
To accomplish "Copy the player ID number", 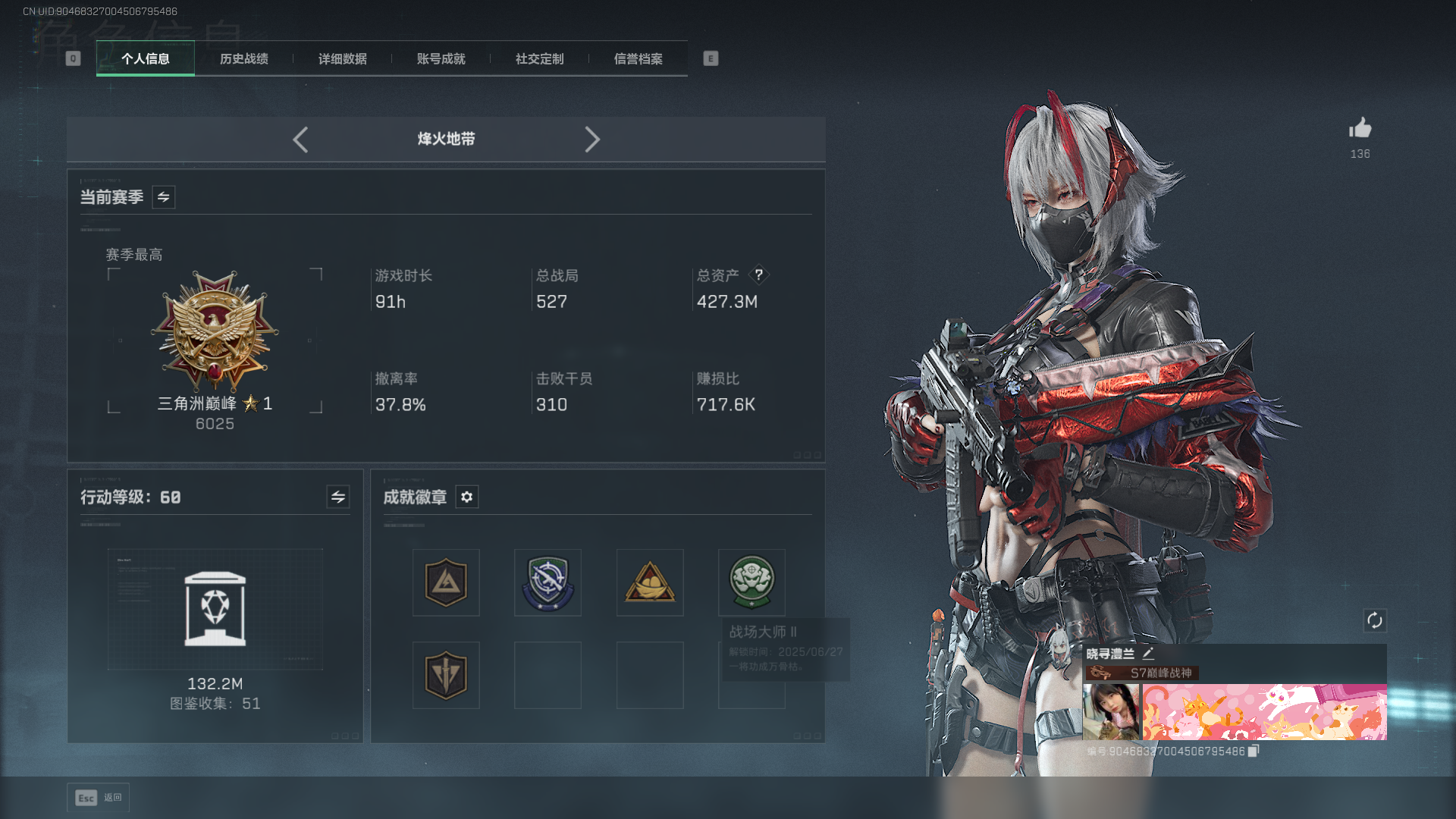I will tap(1254, 751).
